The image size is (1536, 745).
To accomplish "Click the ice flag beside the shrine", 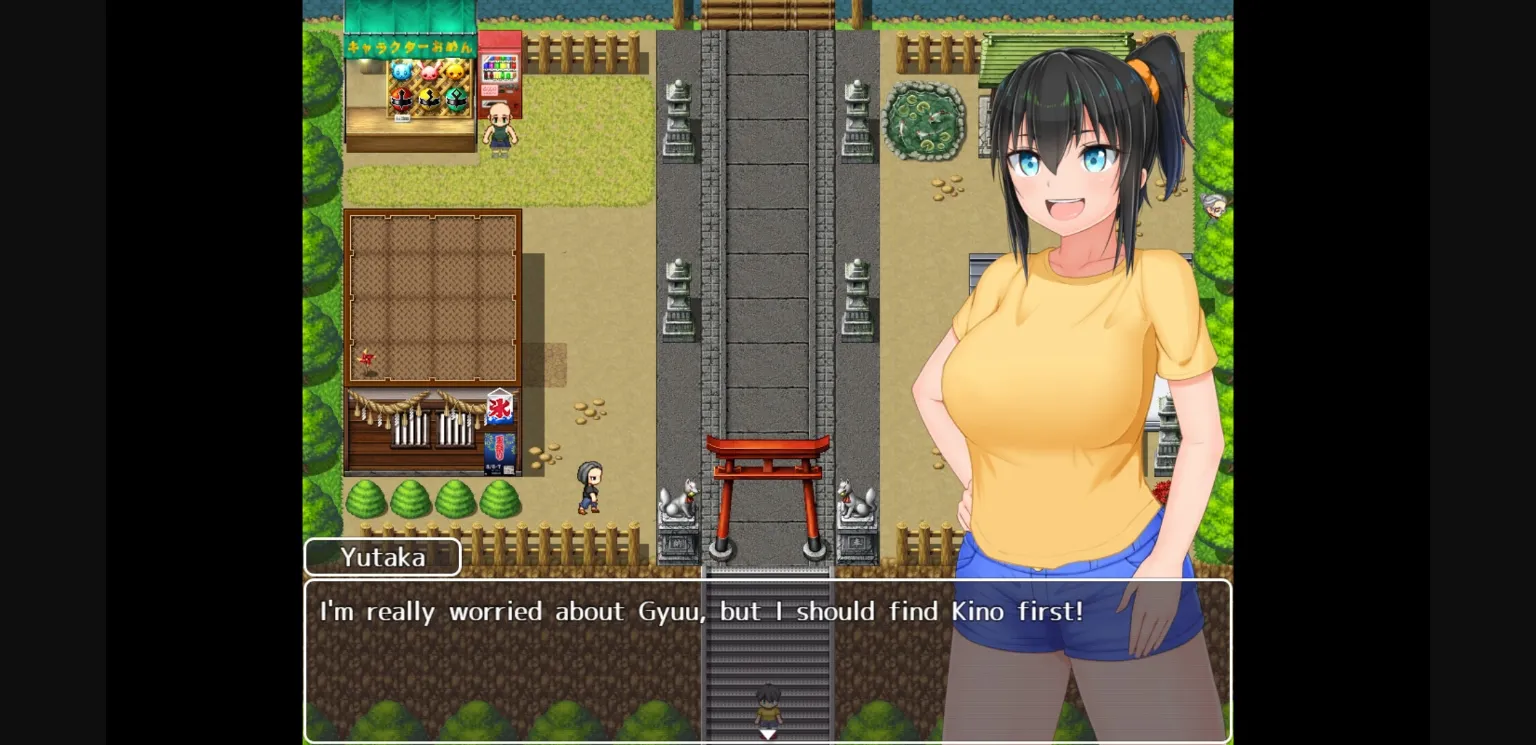I will [x=498, y=410].
